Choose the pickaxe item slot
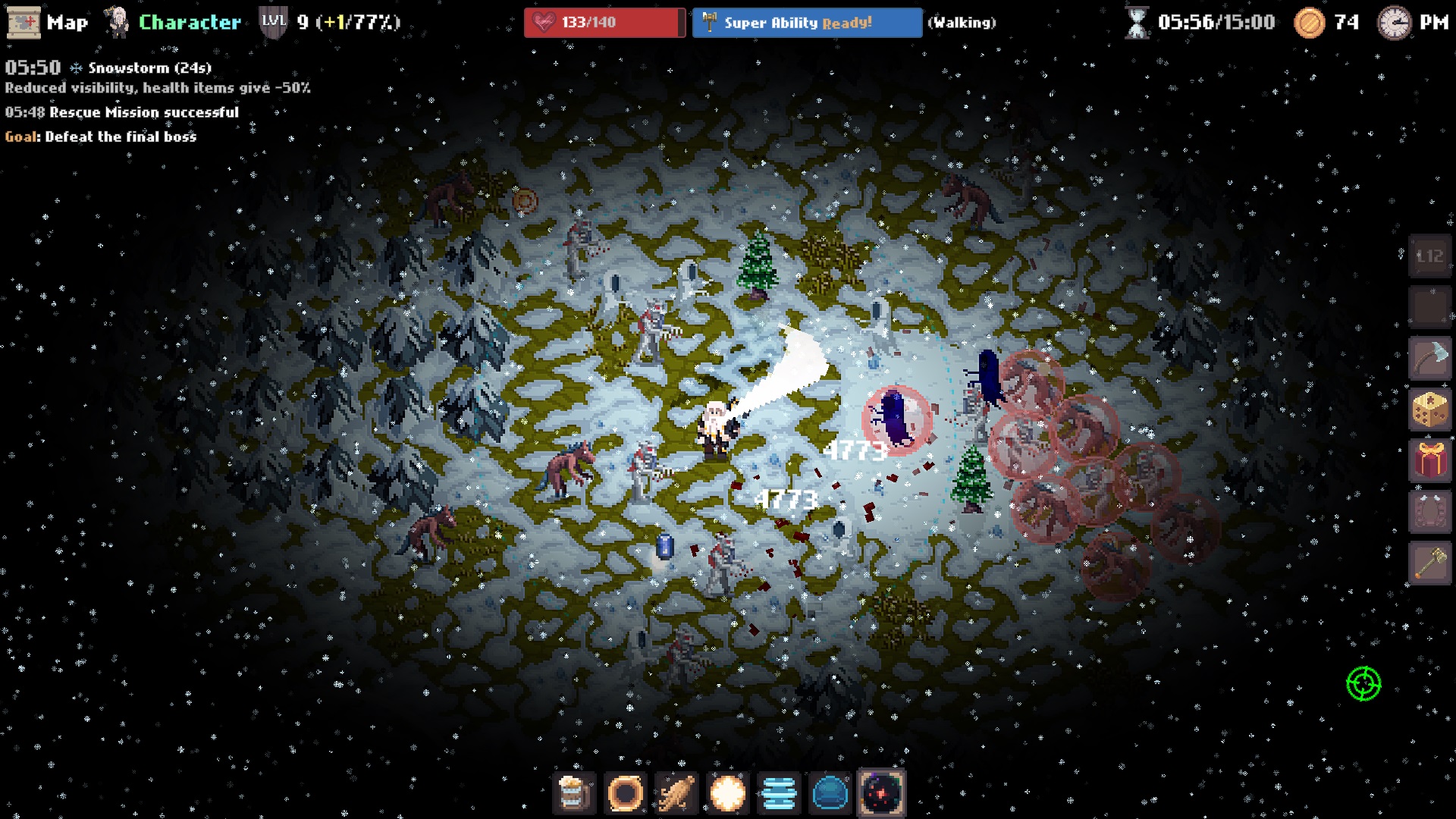Image resolution: width=1456 pixels, height=819 pixels. [x=1429, y=358]
